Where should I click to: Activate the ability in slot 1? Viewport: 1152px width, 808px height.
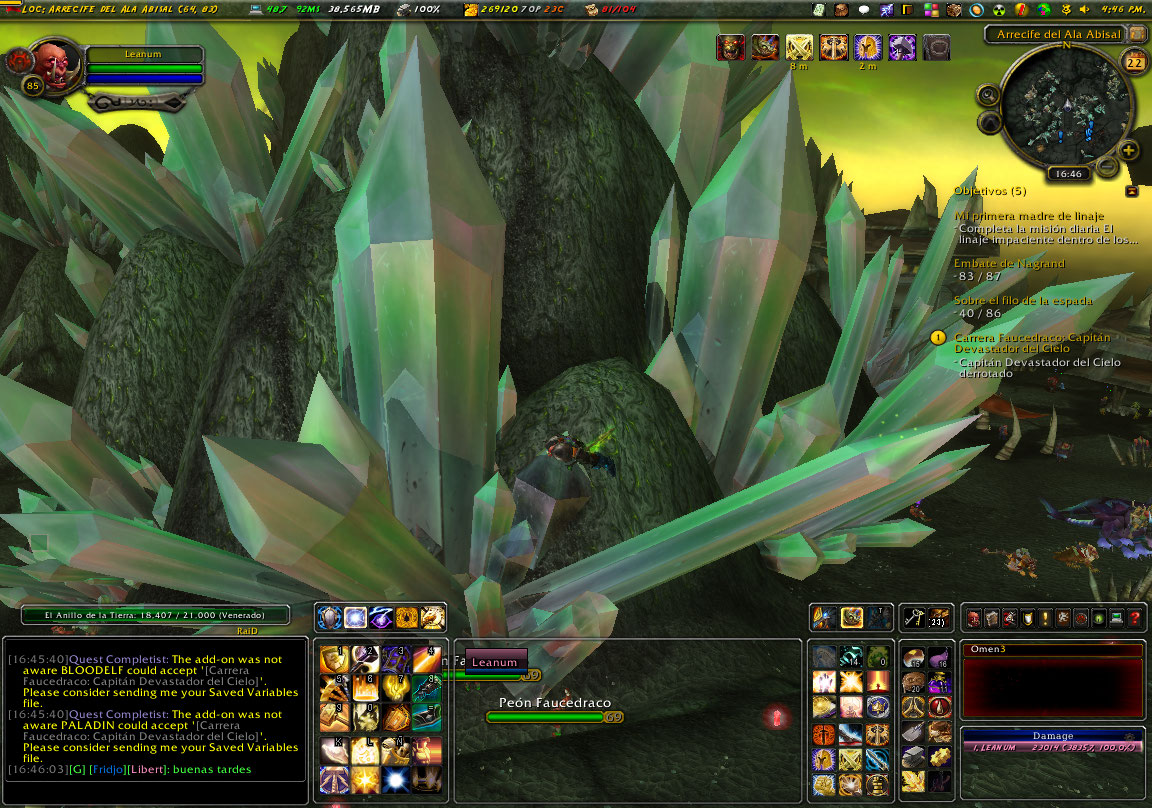click(x=333, y=659)
